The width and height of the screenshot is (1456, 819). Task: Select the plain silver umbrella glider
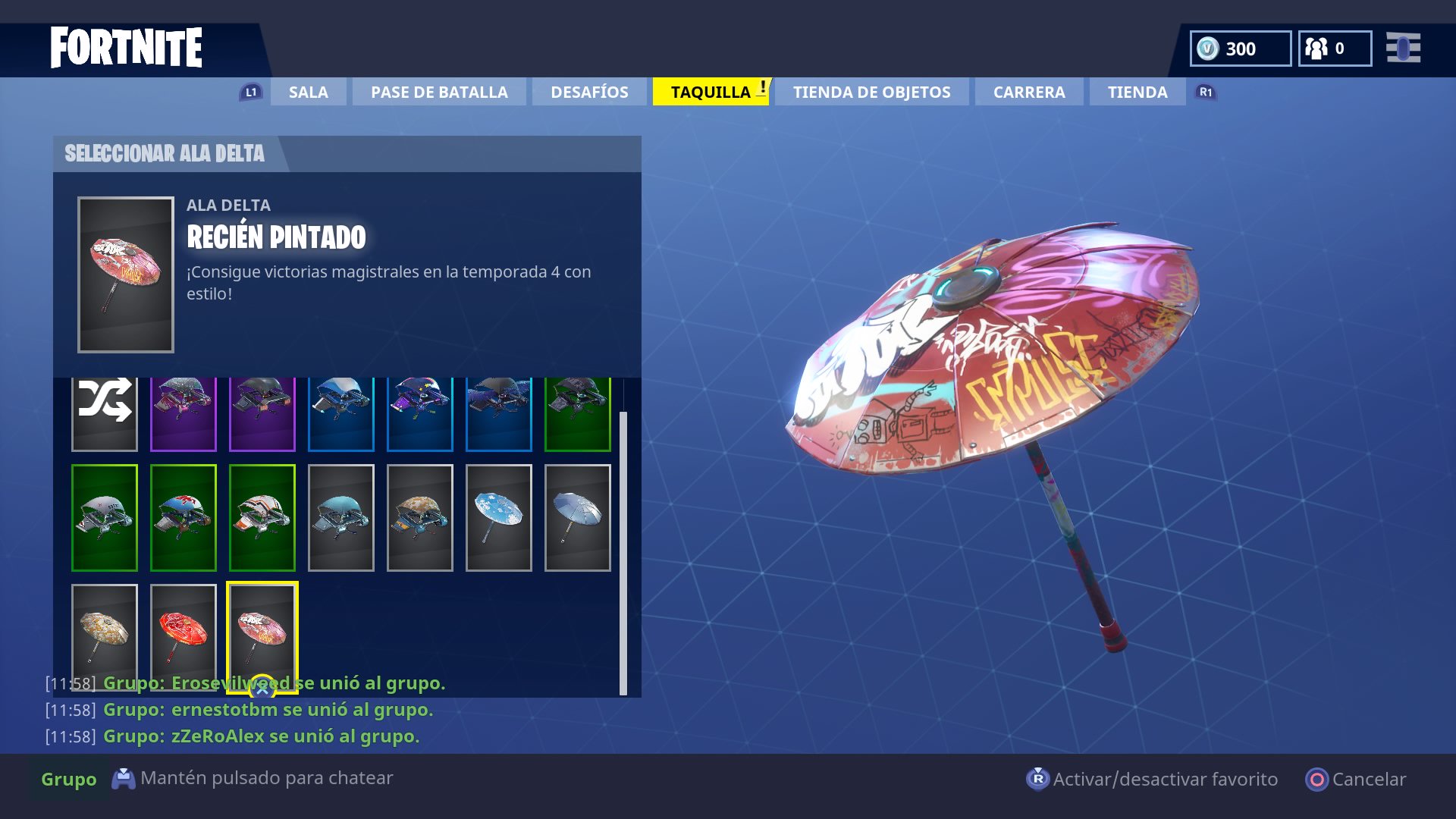pos(578,518)
